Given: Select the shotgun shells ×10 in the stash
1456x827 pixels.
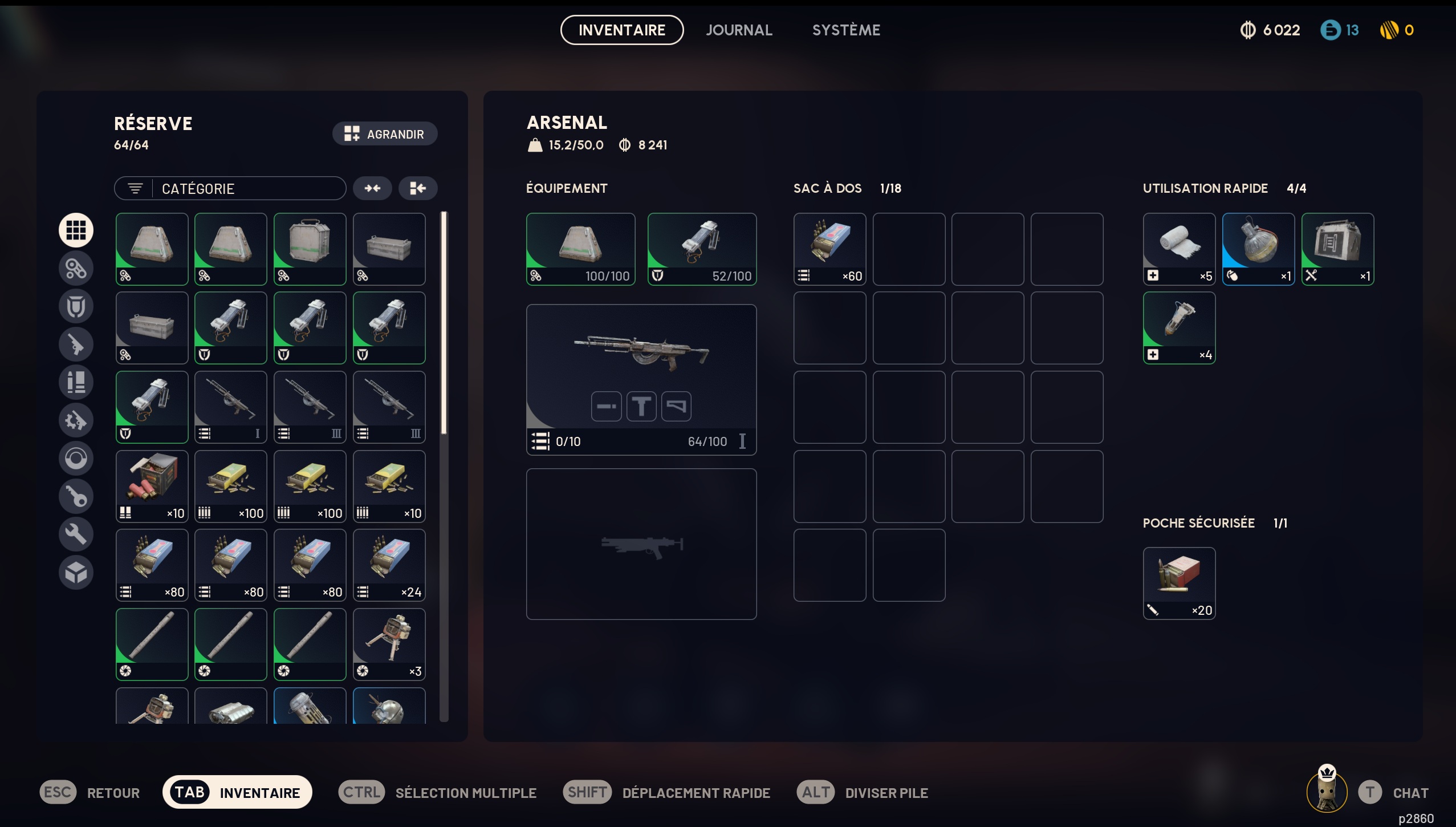Looking at the screenshot, I should (152, 487).
